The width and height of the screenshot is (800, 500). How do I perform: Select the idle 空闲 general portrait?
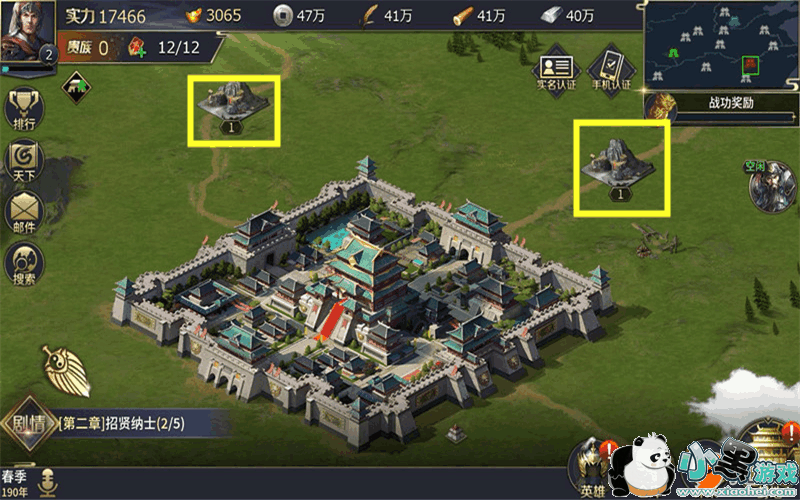click(765, 185)
